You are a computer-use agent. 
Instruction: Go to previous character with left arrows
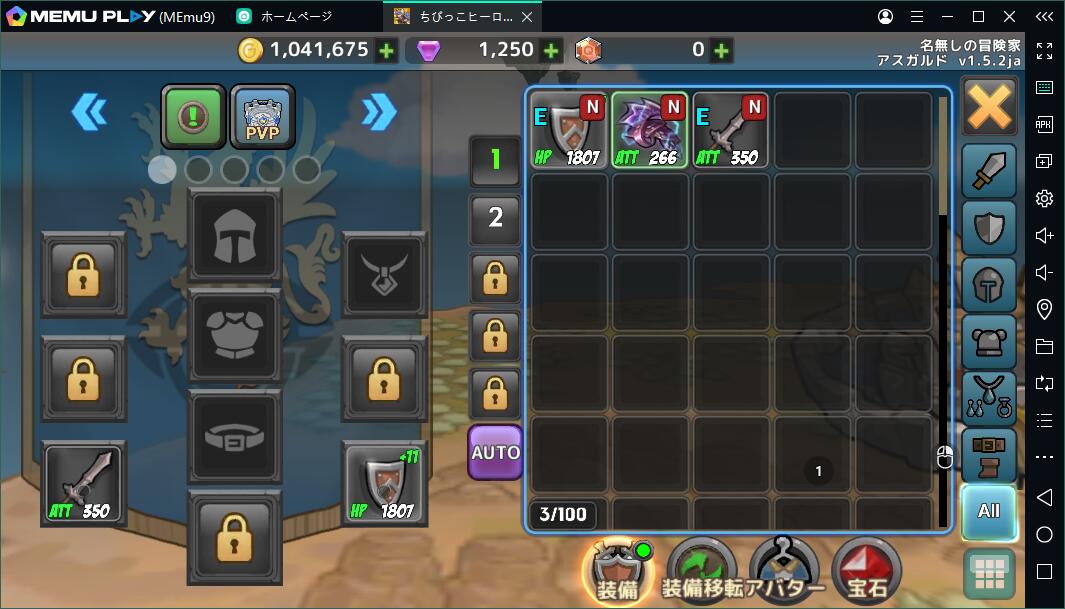point(89,112)
